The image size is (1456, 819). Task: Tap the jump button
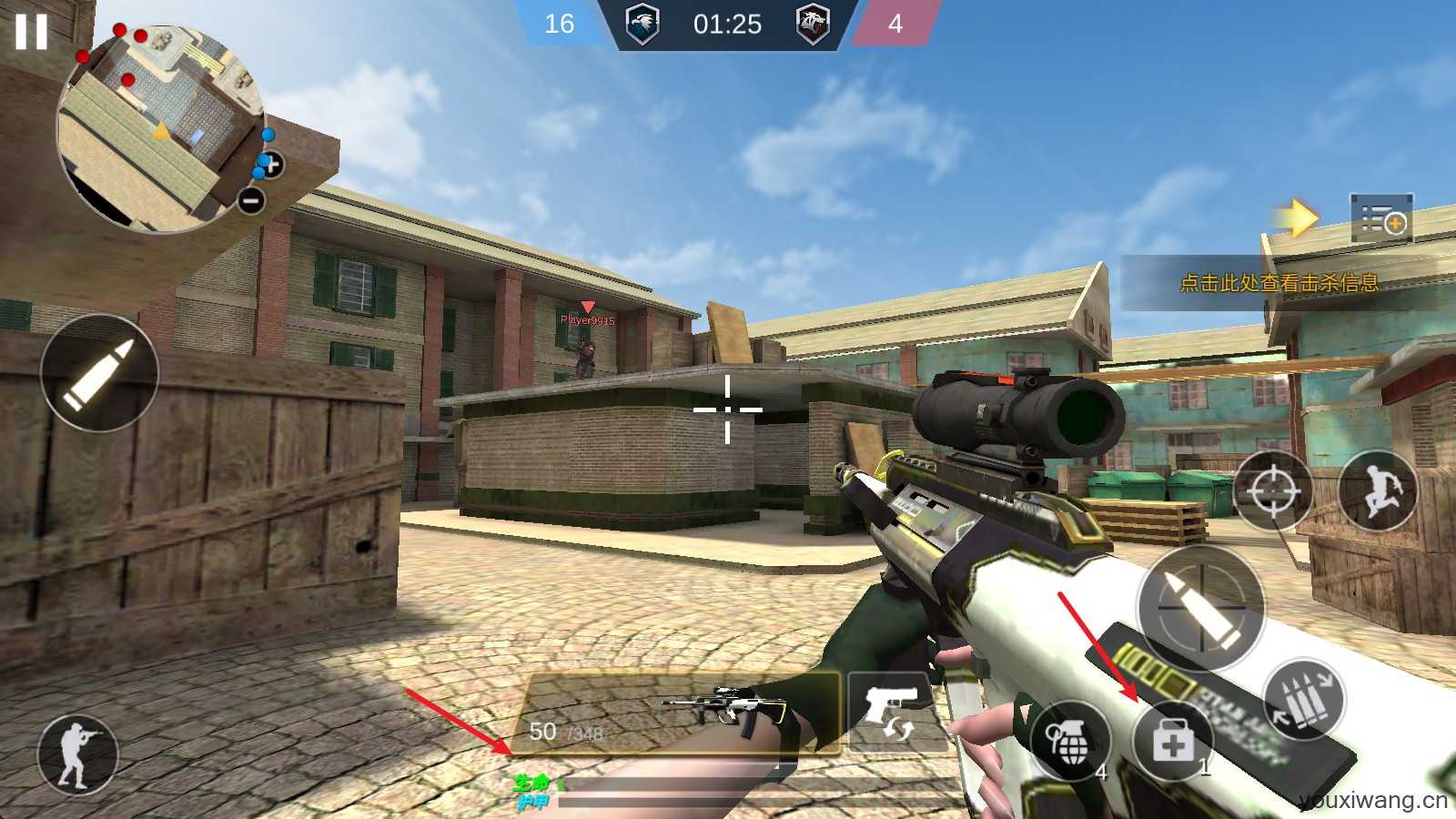point(1377,490)
